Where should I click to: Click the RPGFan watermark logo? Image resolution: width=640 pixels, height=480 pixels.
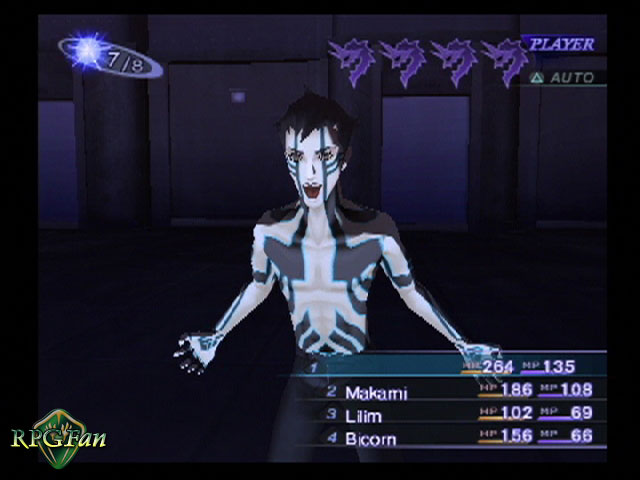(58, 434)
